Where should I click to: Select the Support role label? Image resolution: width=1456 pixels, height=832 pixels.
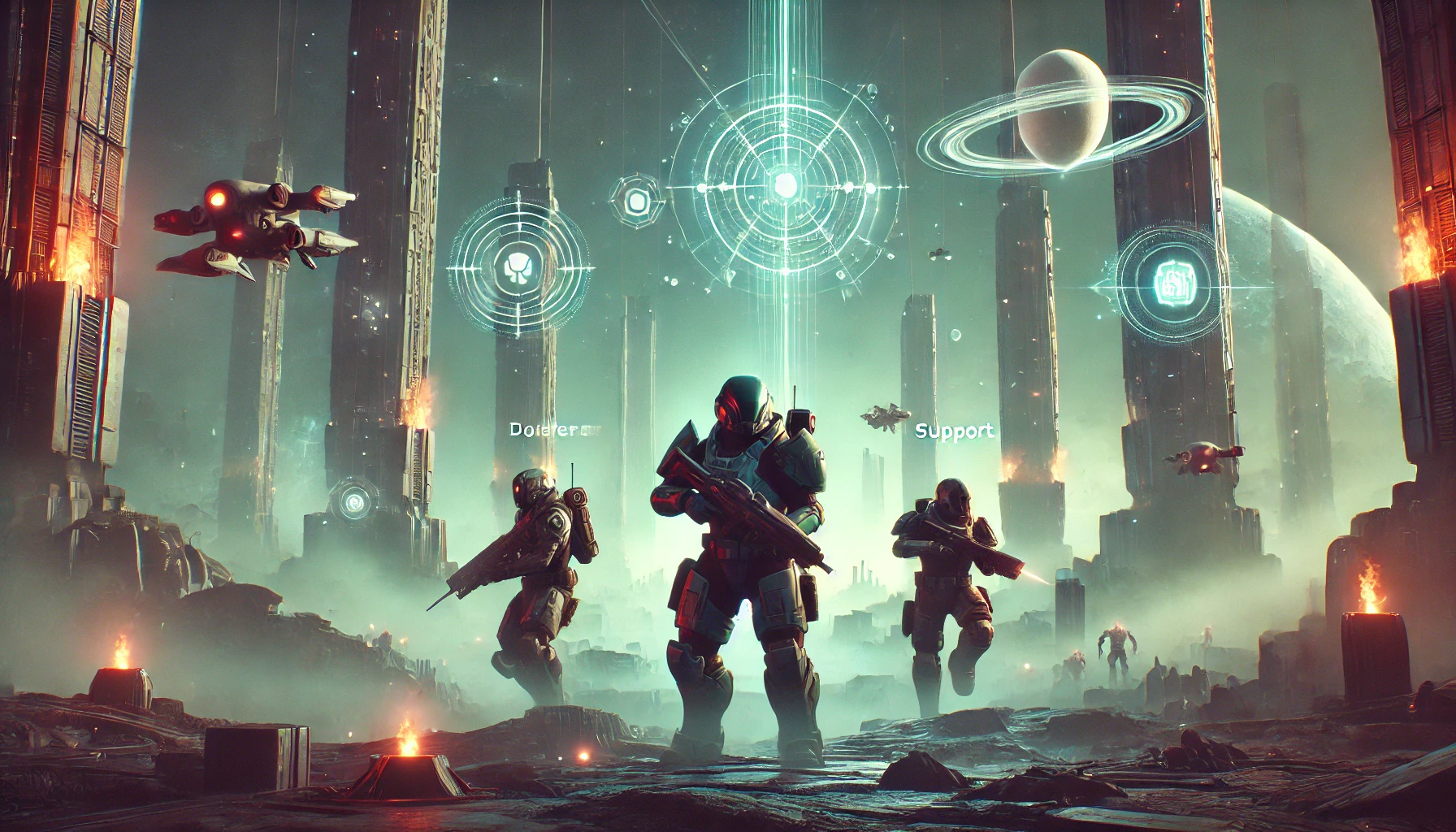coord(954,431)
